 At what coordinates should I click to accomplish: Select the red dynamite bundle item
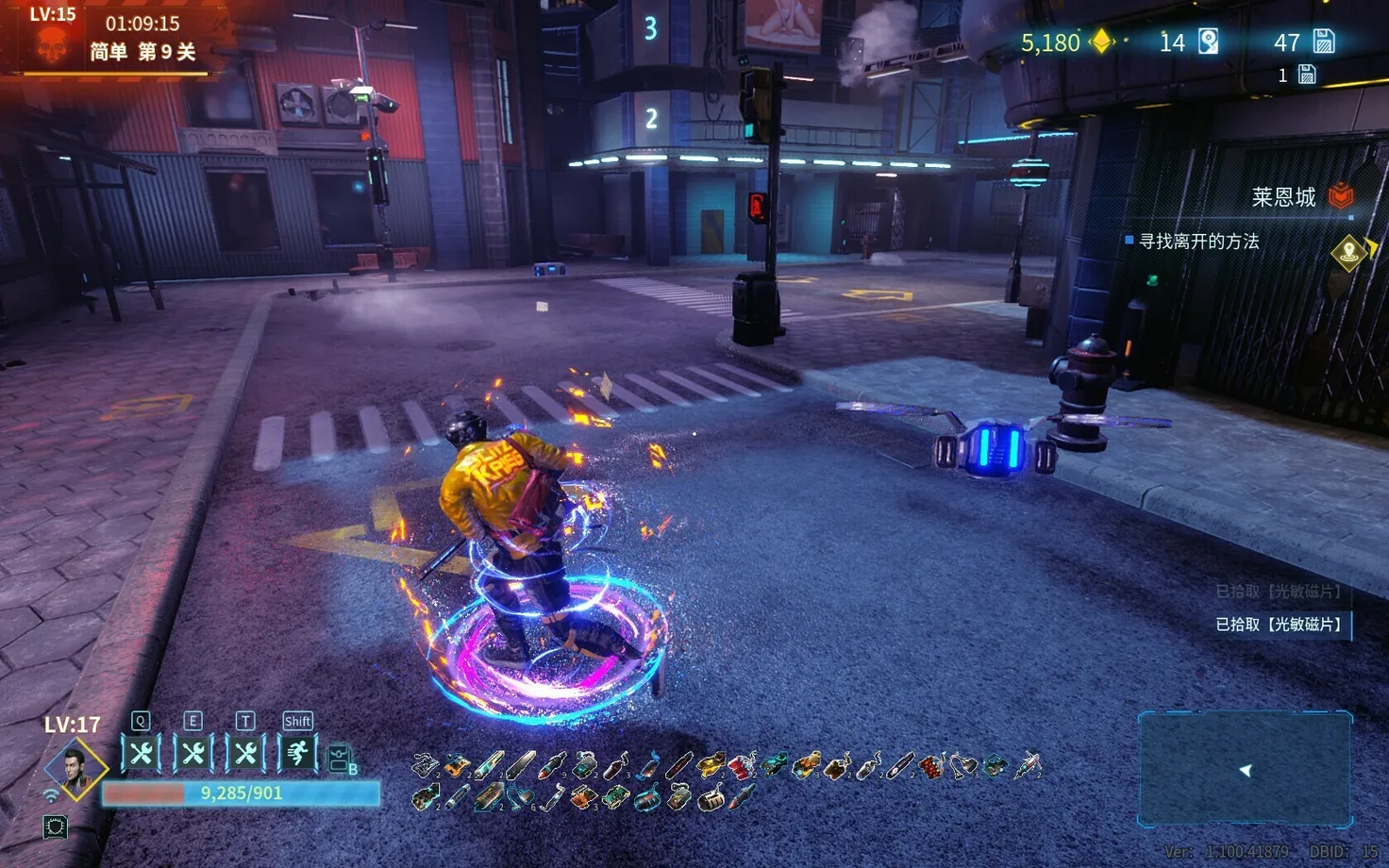click(x=742, y=765)
